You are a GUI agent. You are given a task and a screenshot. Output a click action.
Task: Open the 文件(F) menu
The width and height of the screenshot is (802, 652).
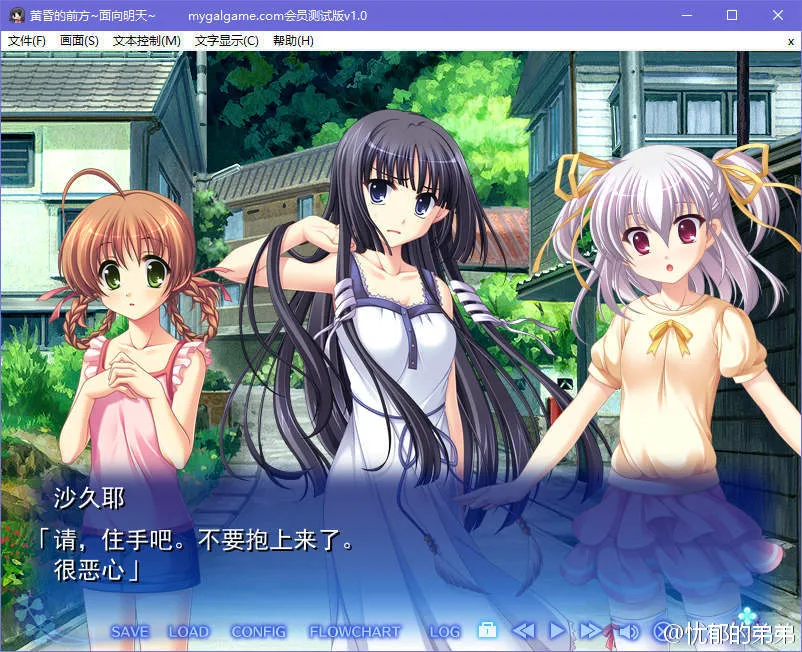click(x=27, y=41)
